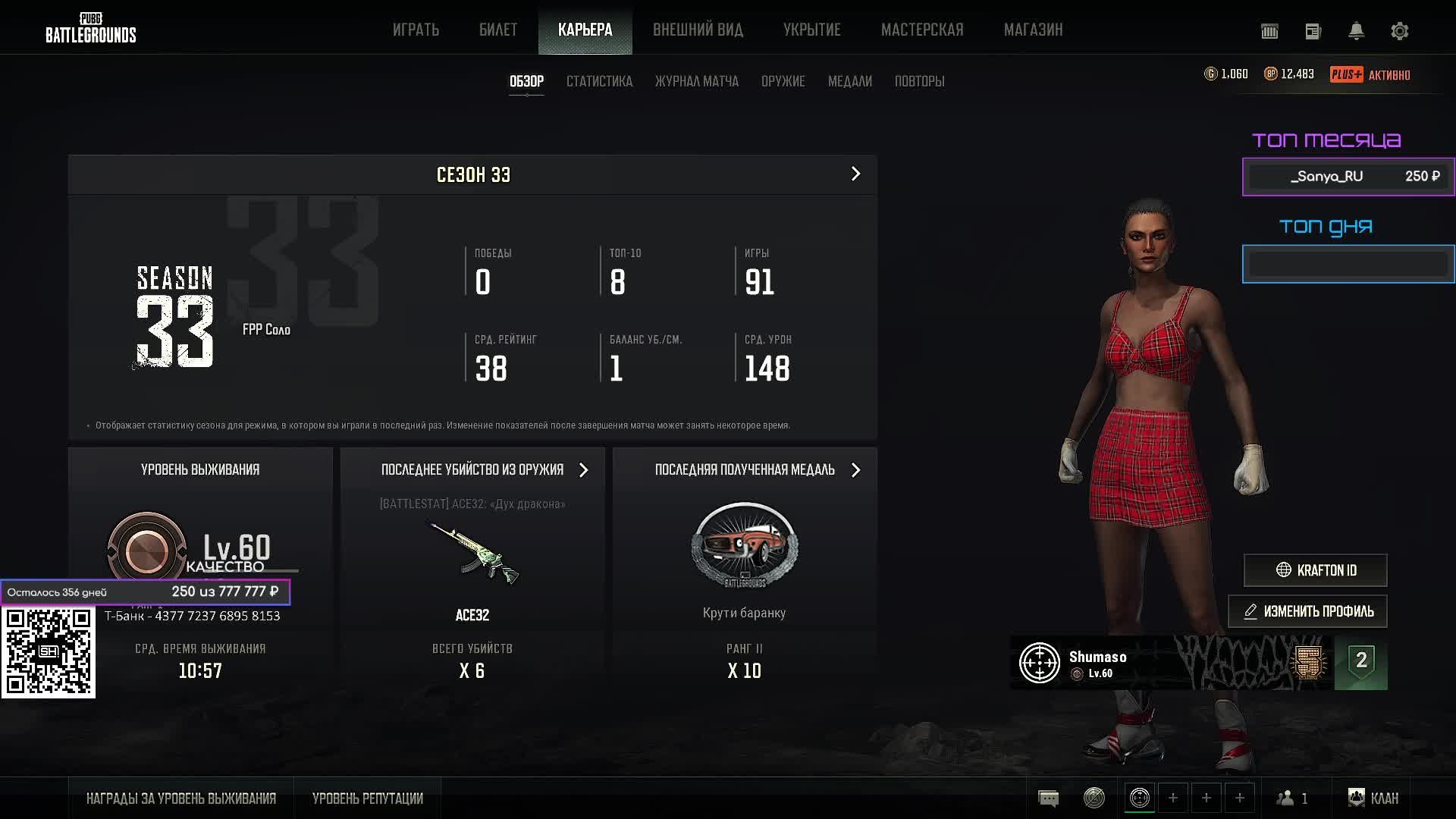This screenshot has height=819, width=1456.
Task: Open the ИГРАТЬ menu
Action: [416, 30]
